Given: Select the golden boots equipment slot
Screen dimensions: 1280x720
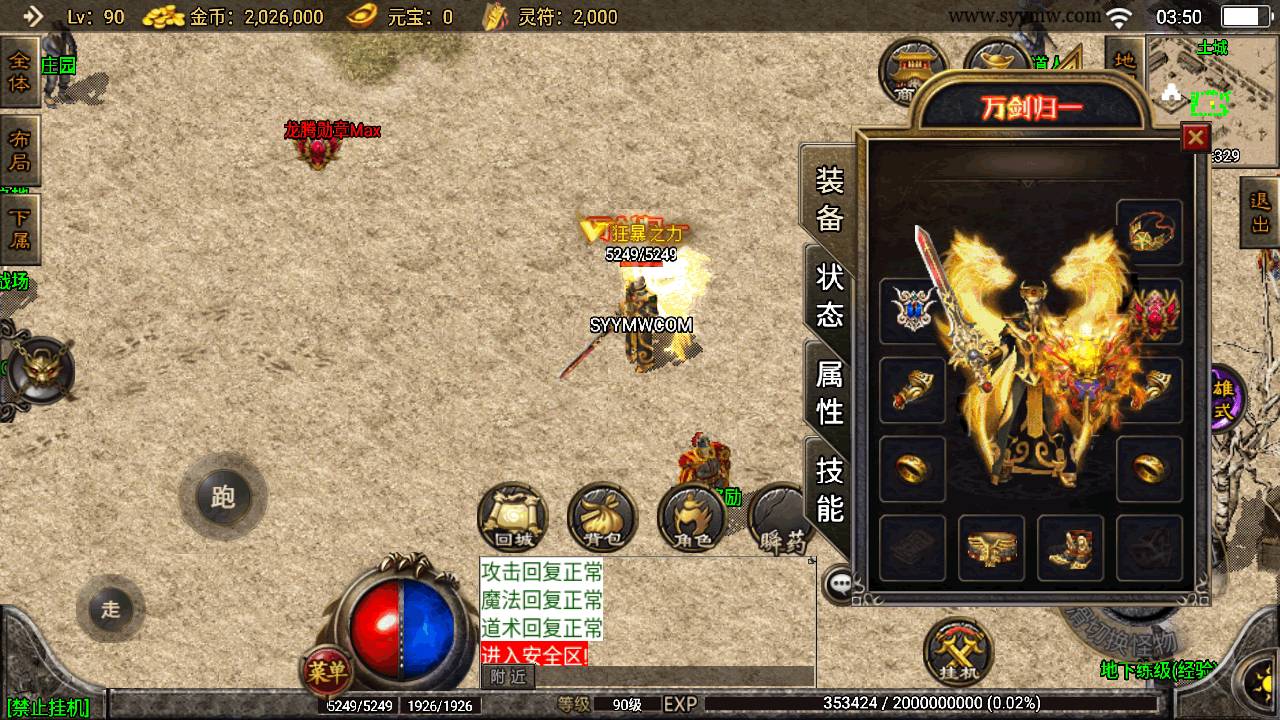Looking at the screenshot, I should coord(1070,548).
